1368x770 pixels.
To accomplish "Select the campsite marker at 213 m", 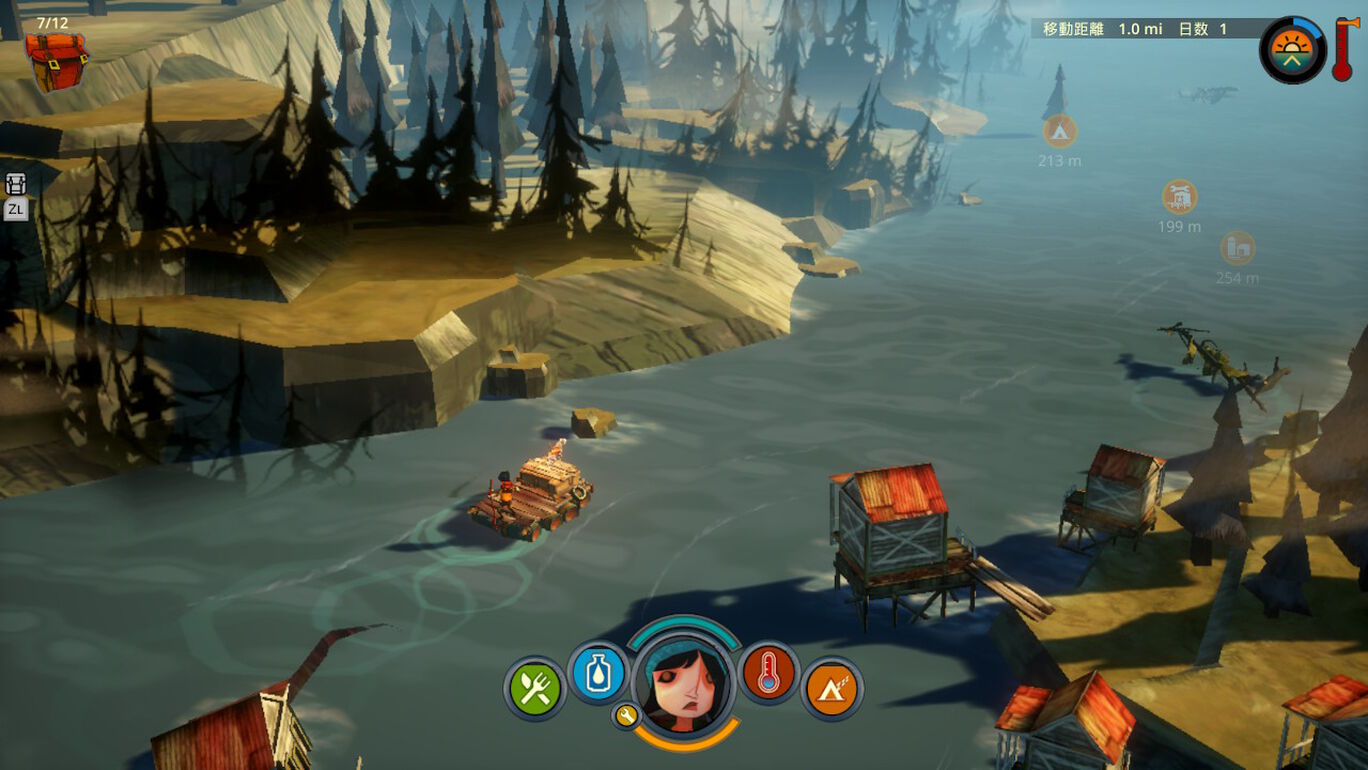I will coord(1060,132).
